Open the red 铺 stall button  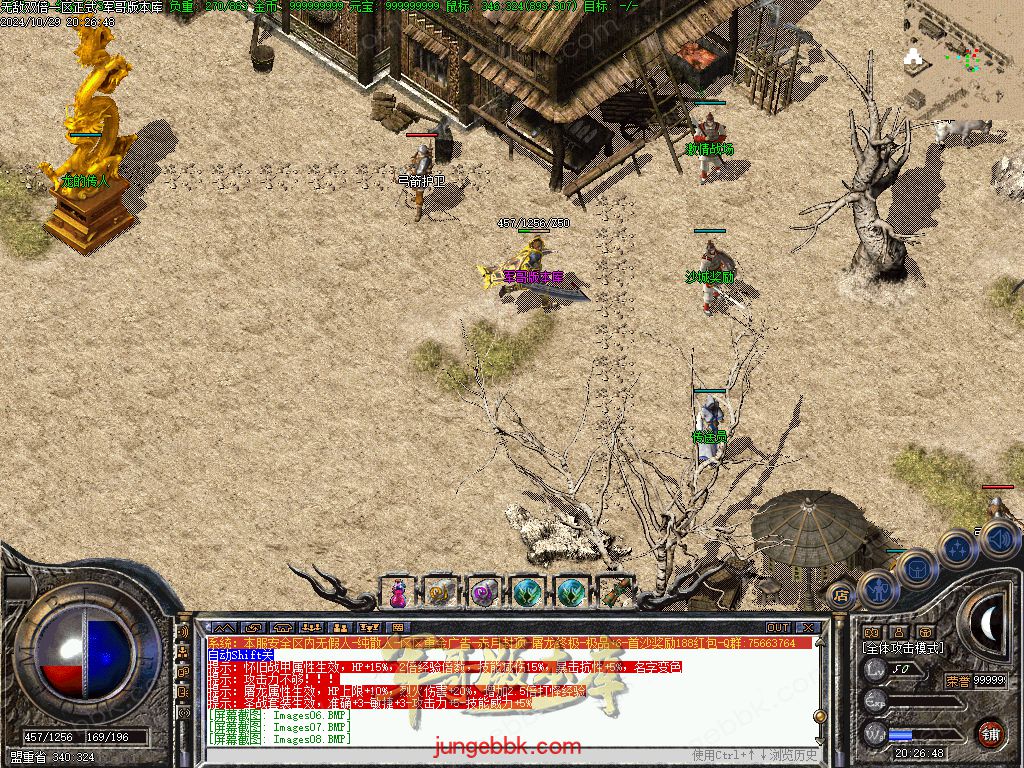tap(991, 733)
